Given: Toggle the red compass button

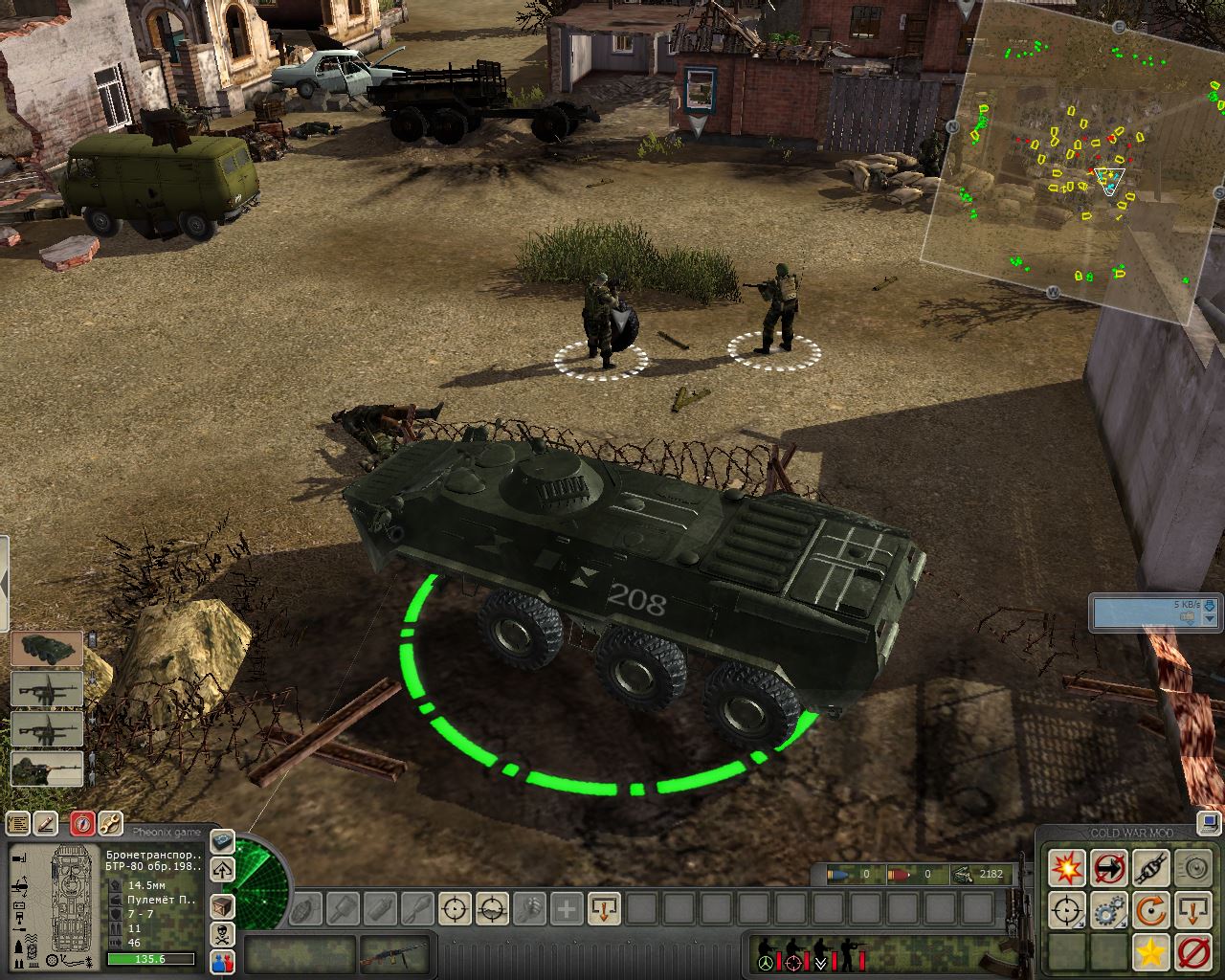Looking at the screenshot, I should pyautogui.click(x=82, y=823).
